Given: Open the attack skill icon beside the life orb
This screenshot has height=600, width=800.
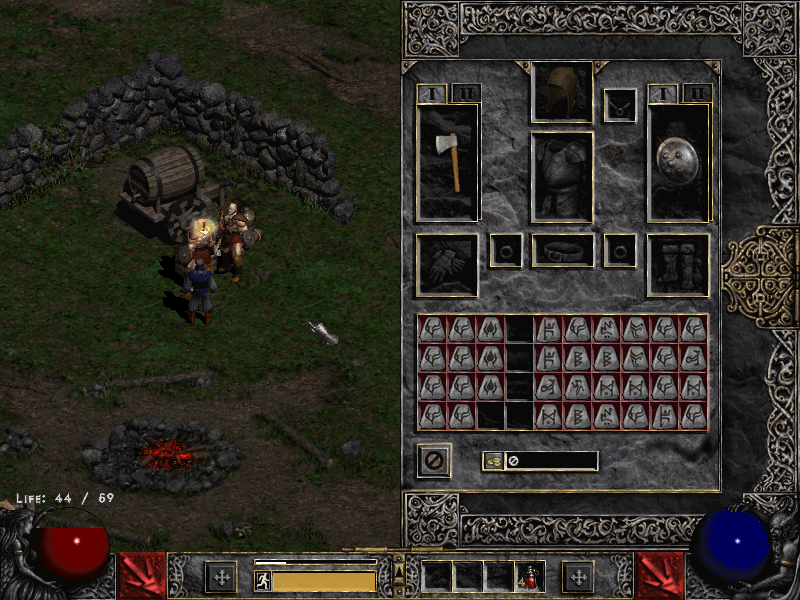Looking at the screenshot, I should [142, 575].
